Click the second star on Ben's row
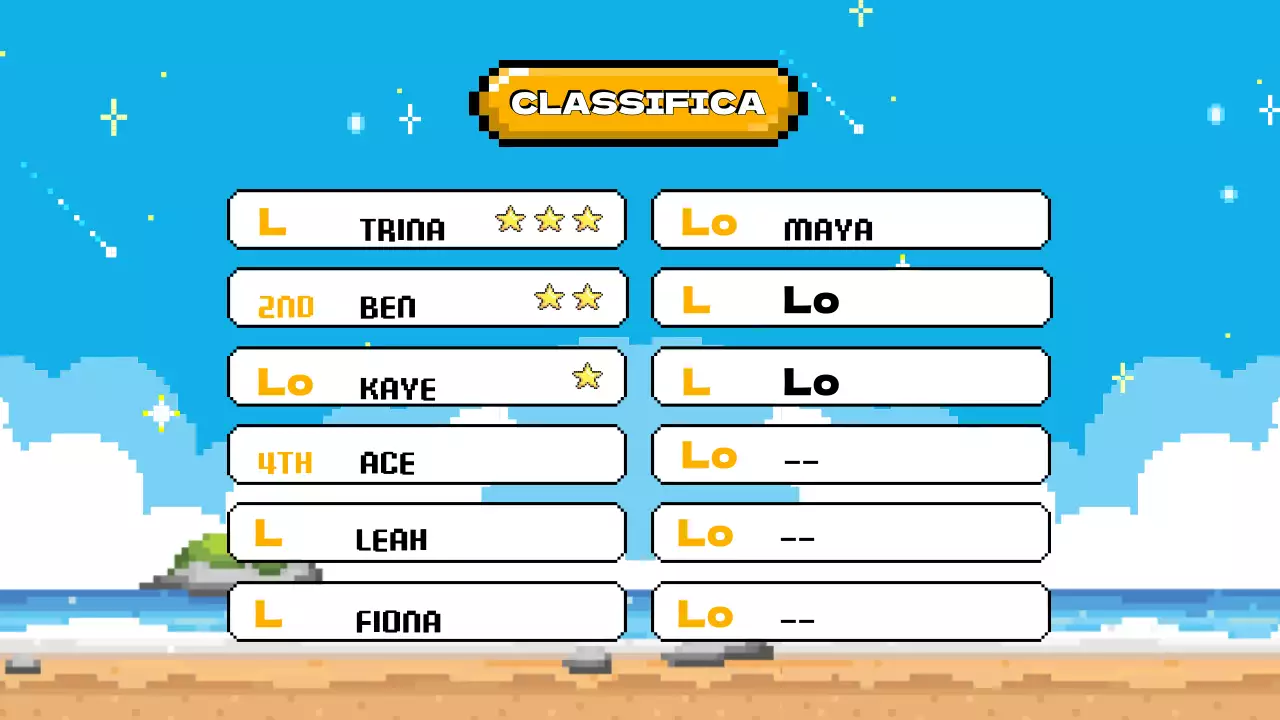The width and height of the screenshot is (1280, 720). click(588, 297)
